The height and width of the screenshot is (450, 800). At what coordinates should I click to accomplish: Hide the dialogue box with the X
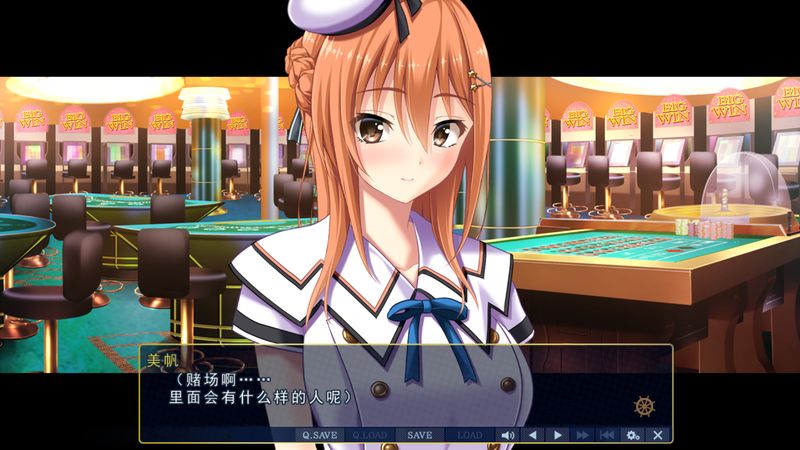tap(657, 435)
